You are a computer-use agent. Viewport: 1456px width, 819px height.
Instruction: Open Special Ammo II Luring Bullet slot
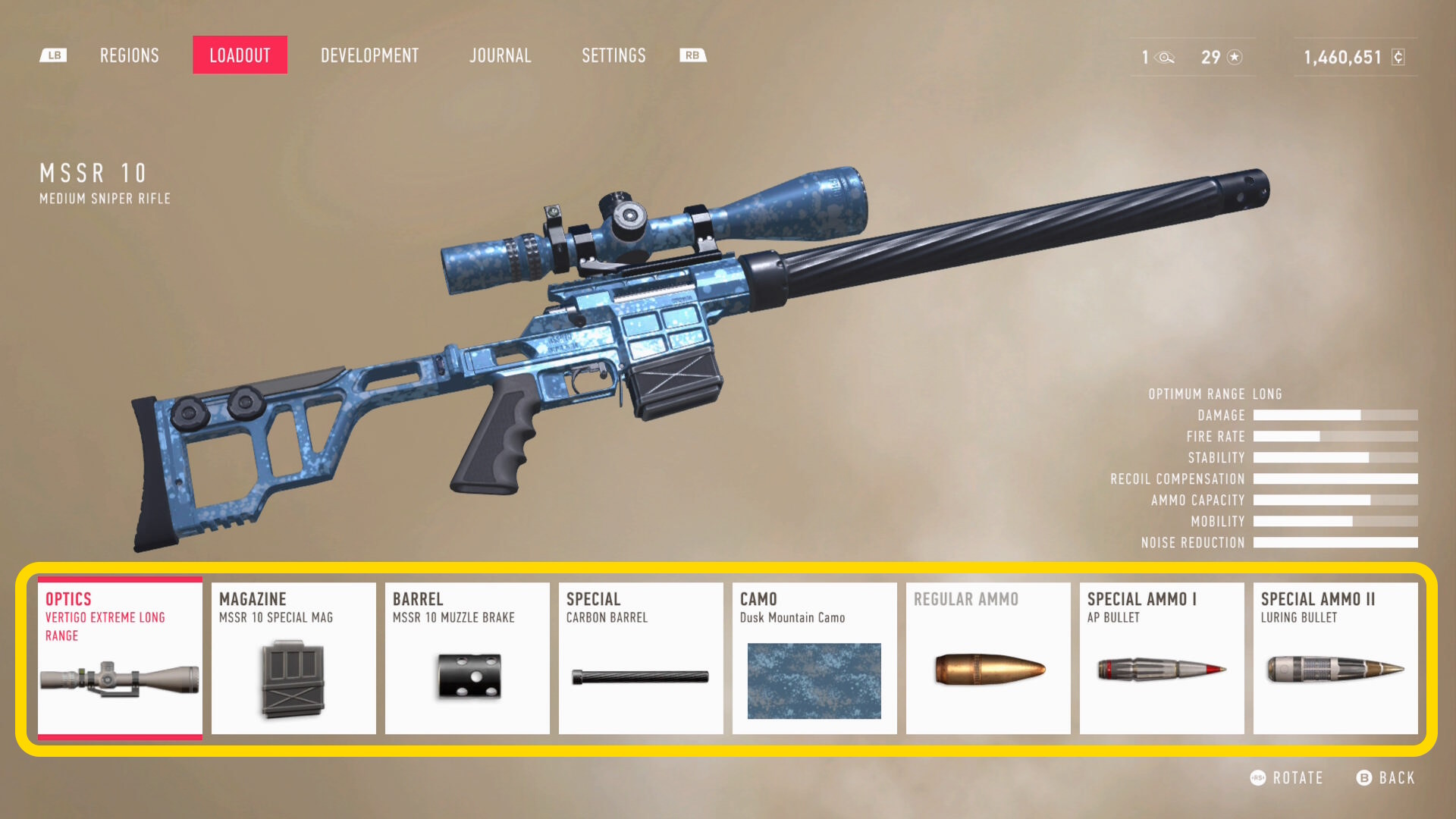point(1335,658)
